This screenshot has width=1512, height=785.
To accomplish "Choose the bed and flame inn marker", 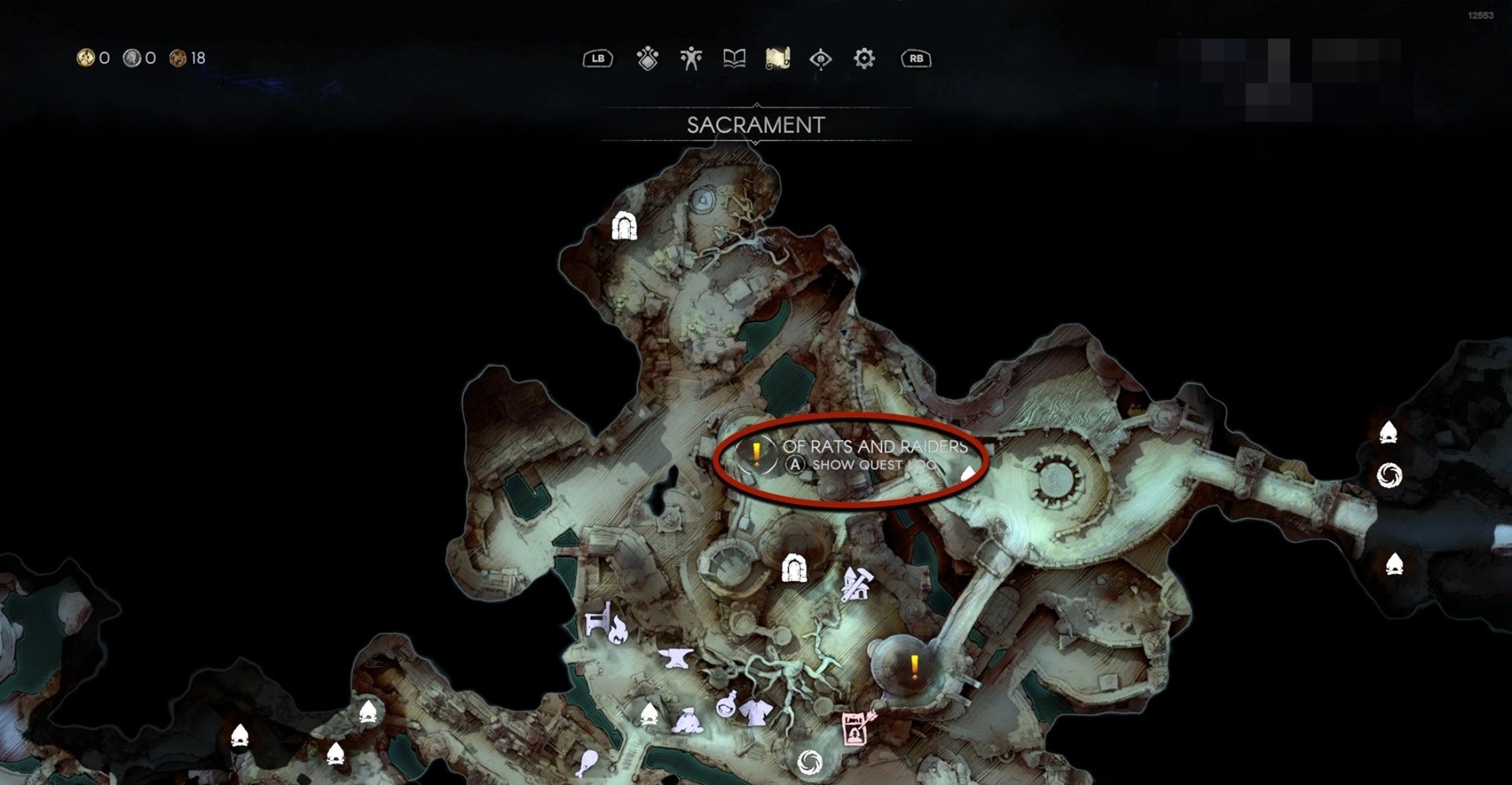I will (x=607, y=624).
